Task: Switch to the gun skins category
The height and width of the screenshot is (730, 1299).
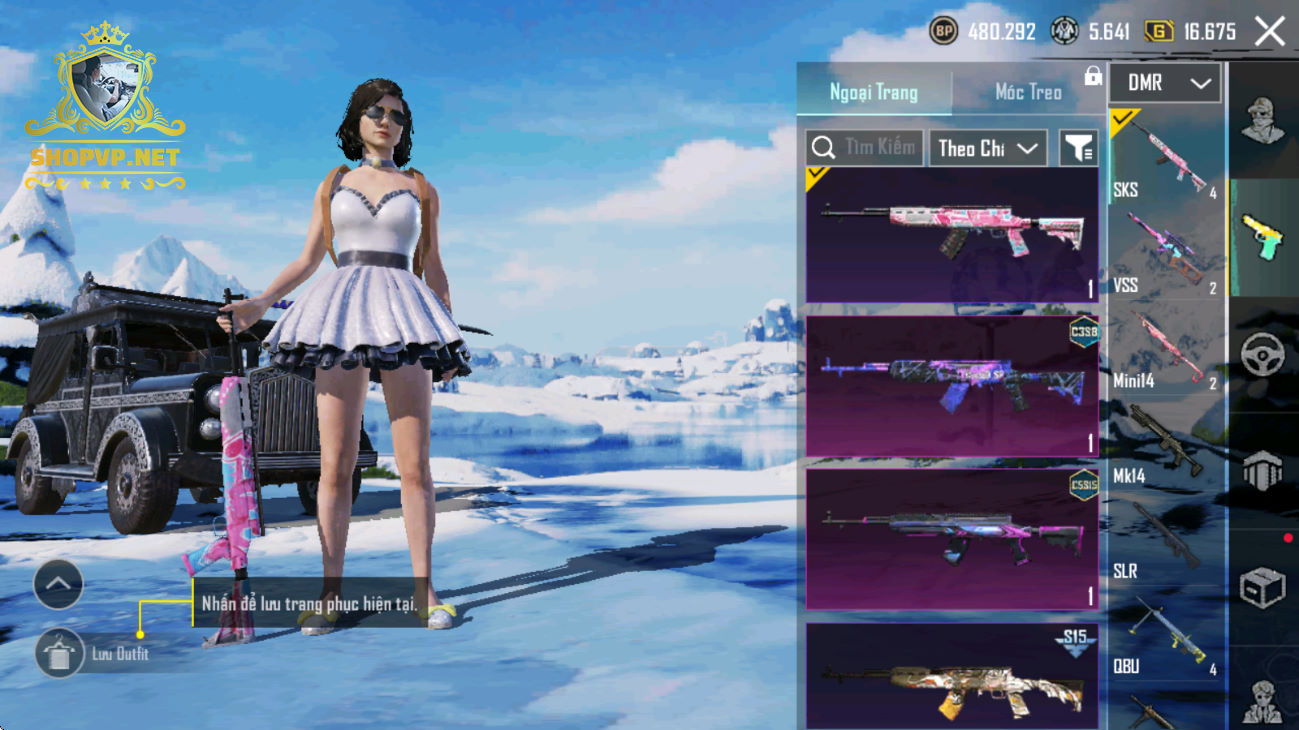Action: pyautogui.click(x=1262, y=238)
